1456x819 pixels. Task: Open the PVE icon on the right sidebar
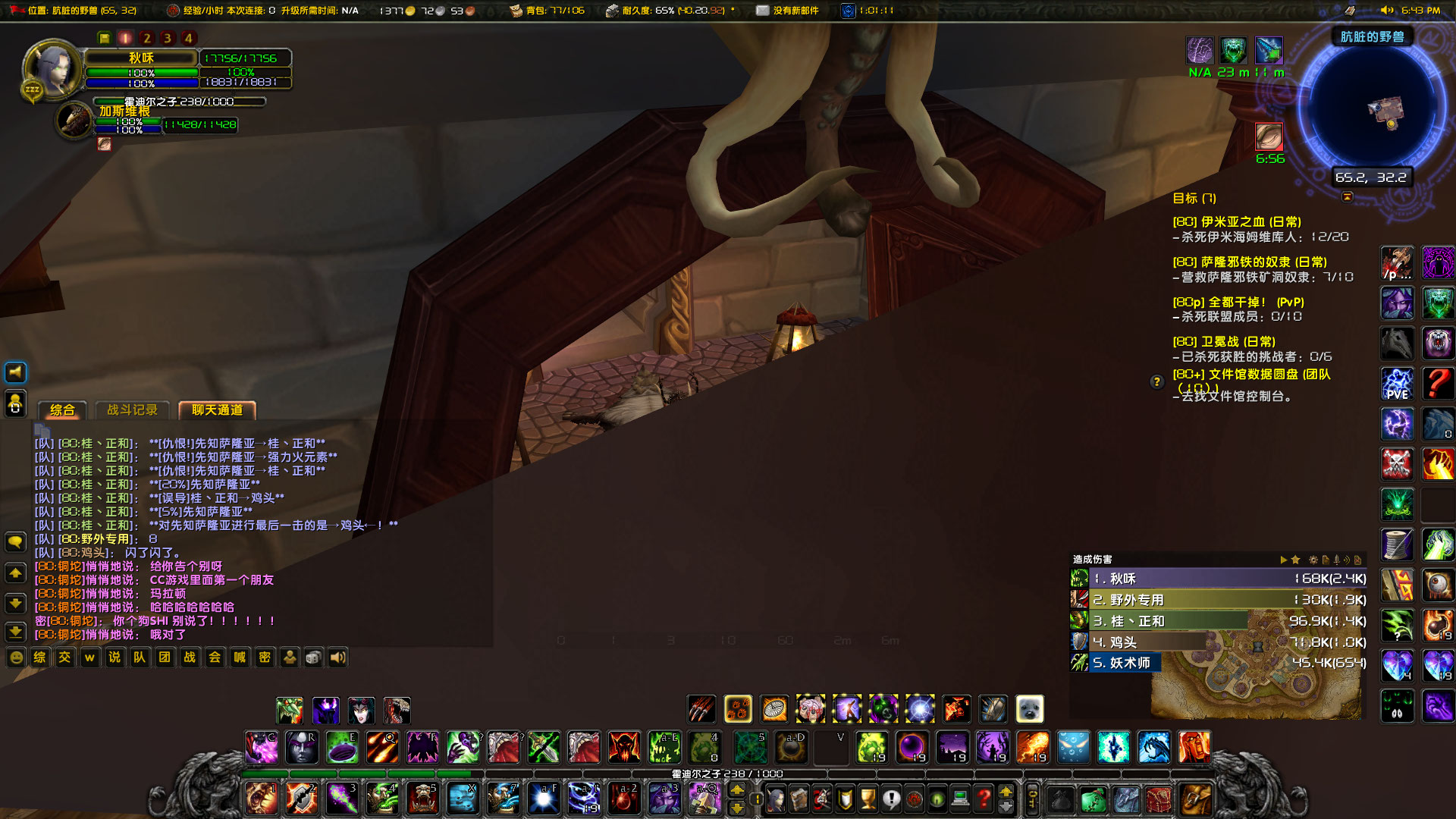(x=1398, y=384)
